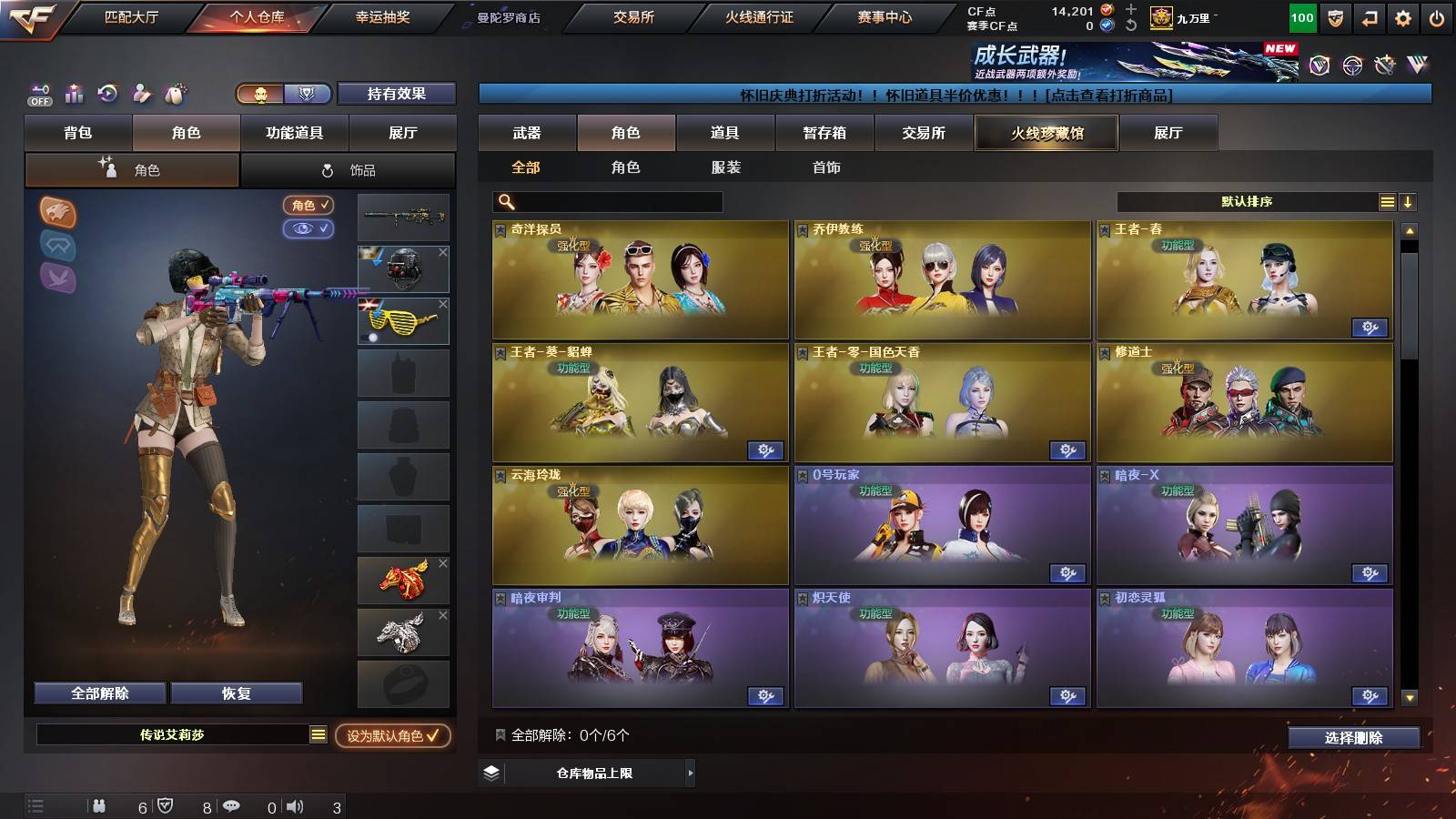Open the CF shield security icon top-right
1456x819 pixels.
pyautogui.click(x=1335, y=16)
